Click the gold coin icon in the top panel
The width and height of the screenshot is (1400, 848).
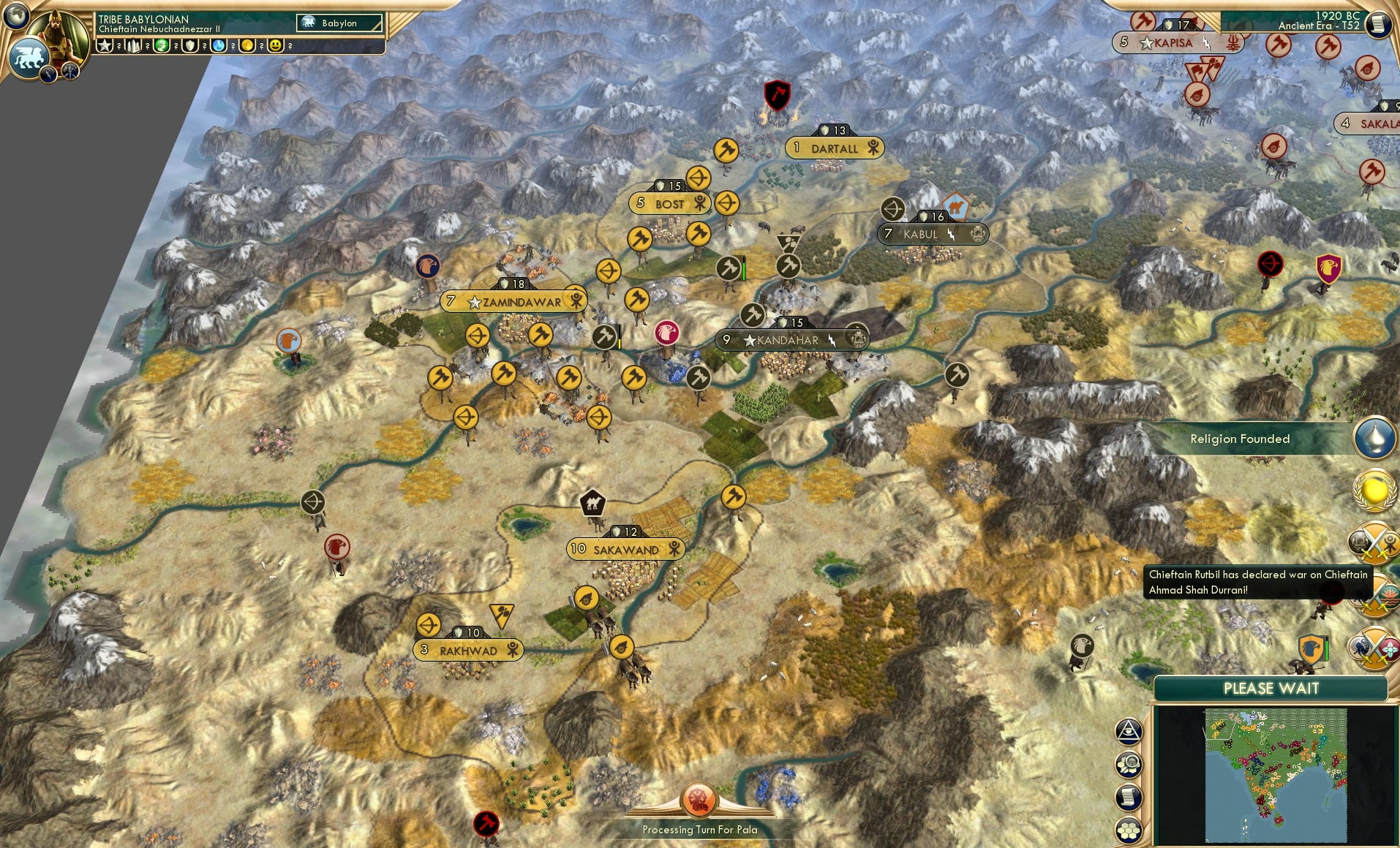coord(247,44)
